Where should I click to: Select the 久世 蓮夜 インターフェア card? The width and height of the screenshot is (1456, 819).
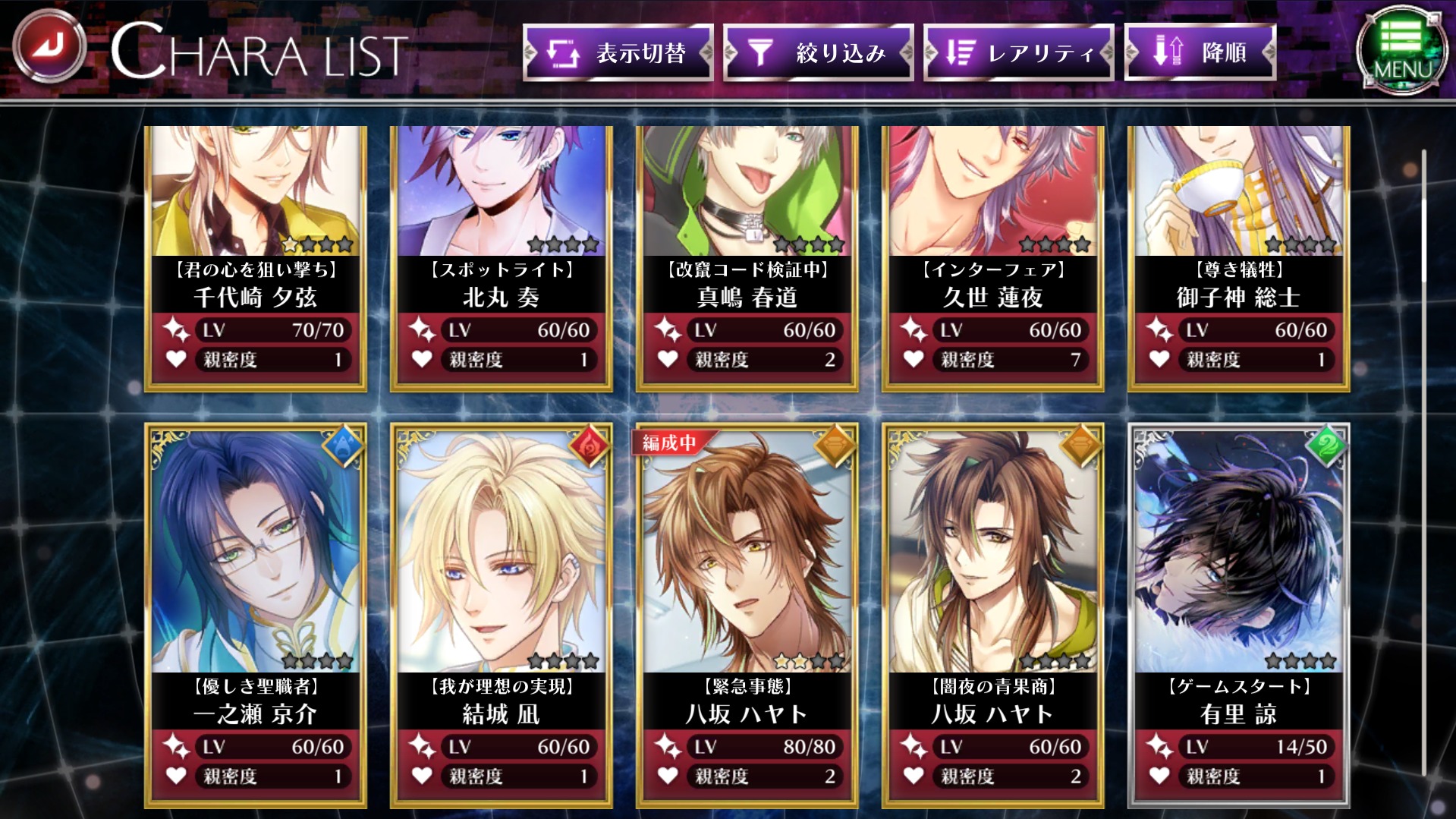point(993,258)
